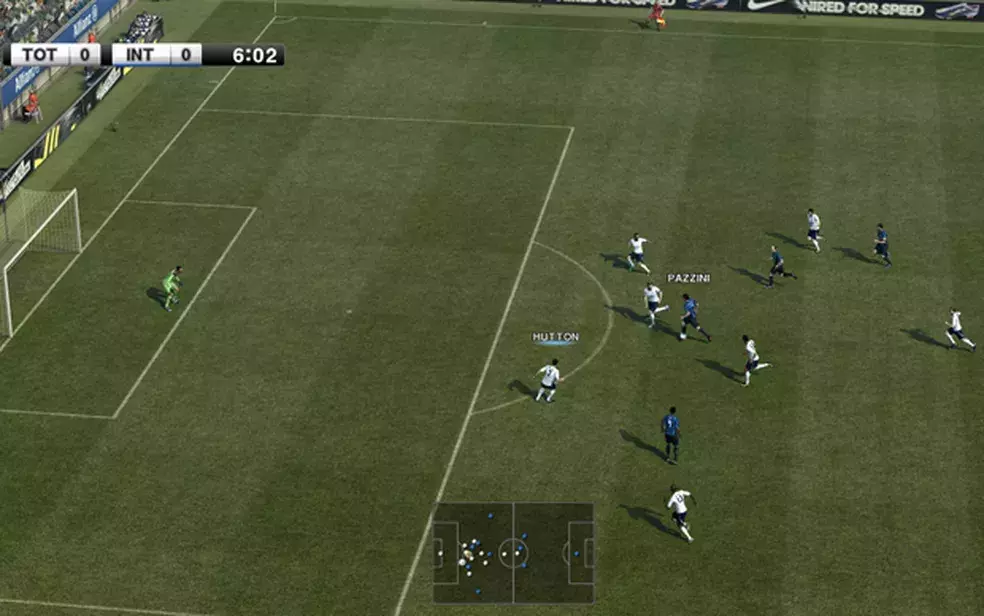Select the PAZZINI player name label

688,278
